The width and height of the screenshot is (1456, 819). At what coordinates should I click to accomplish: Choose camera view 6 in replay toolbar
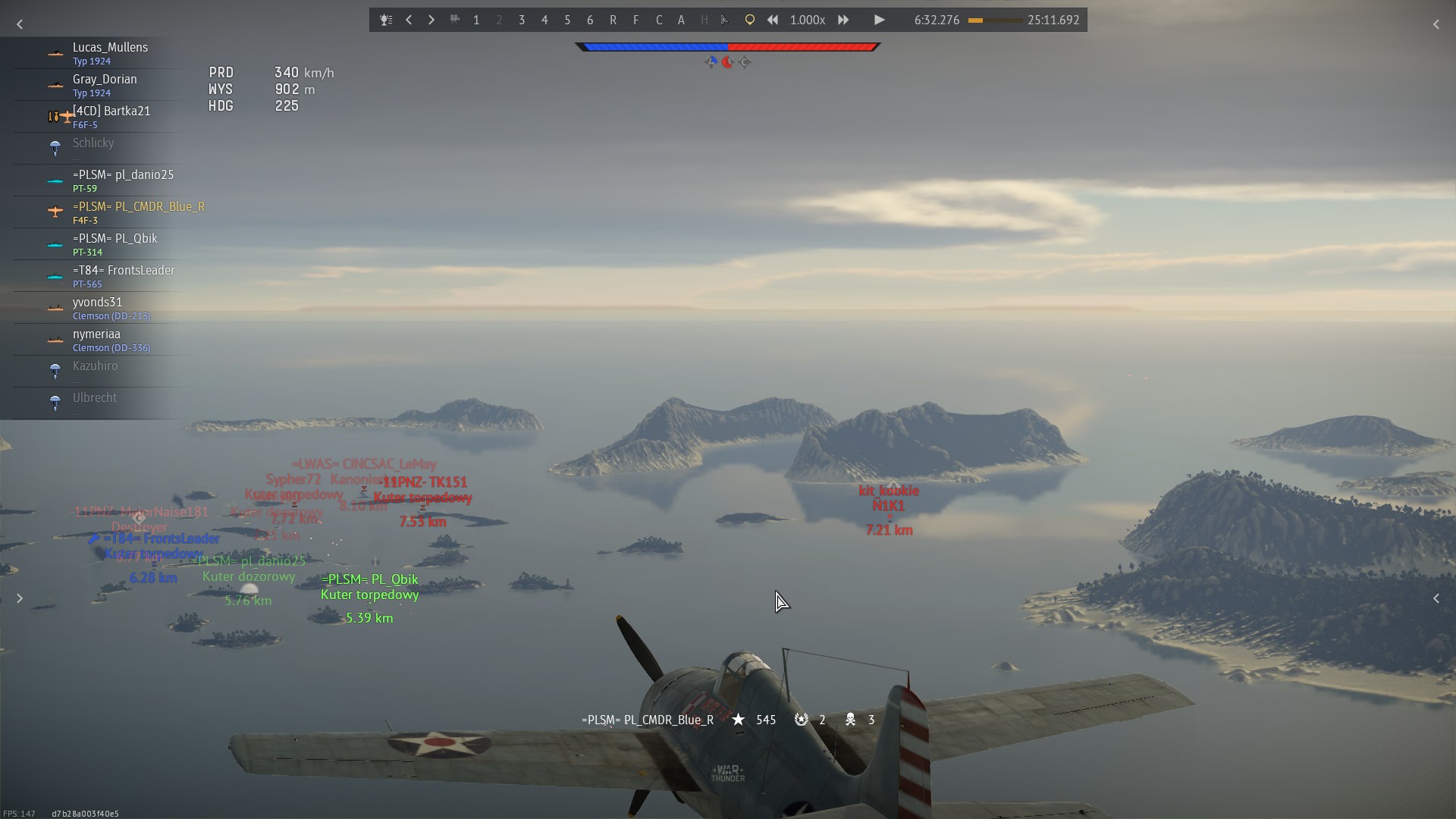coord(590,20)
